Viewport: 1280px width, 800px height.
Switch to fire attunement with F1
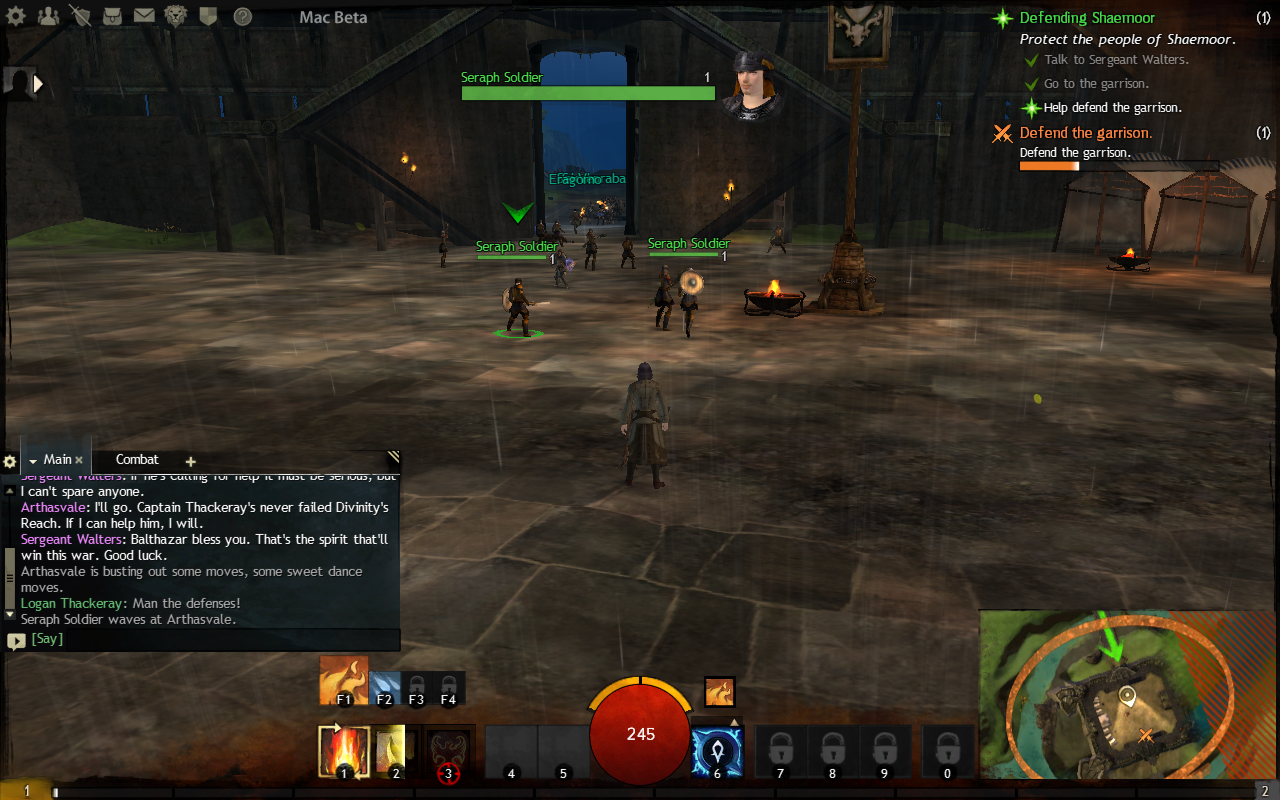click(x=343, y=681)
